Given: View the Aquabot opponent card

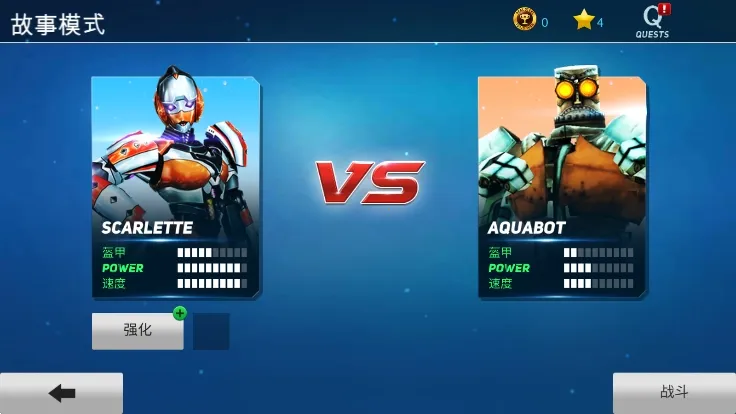Looking at the screenshot, I should [x=561, y=186].
